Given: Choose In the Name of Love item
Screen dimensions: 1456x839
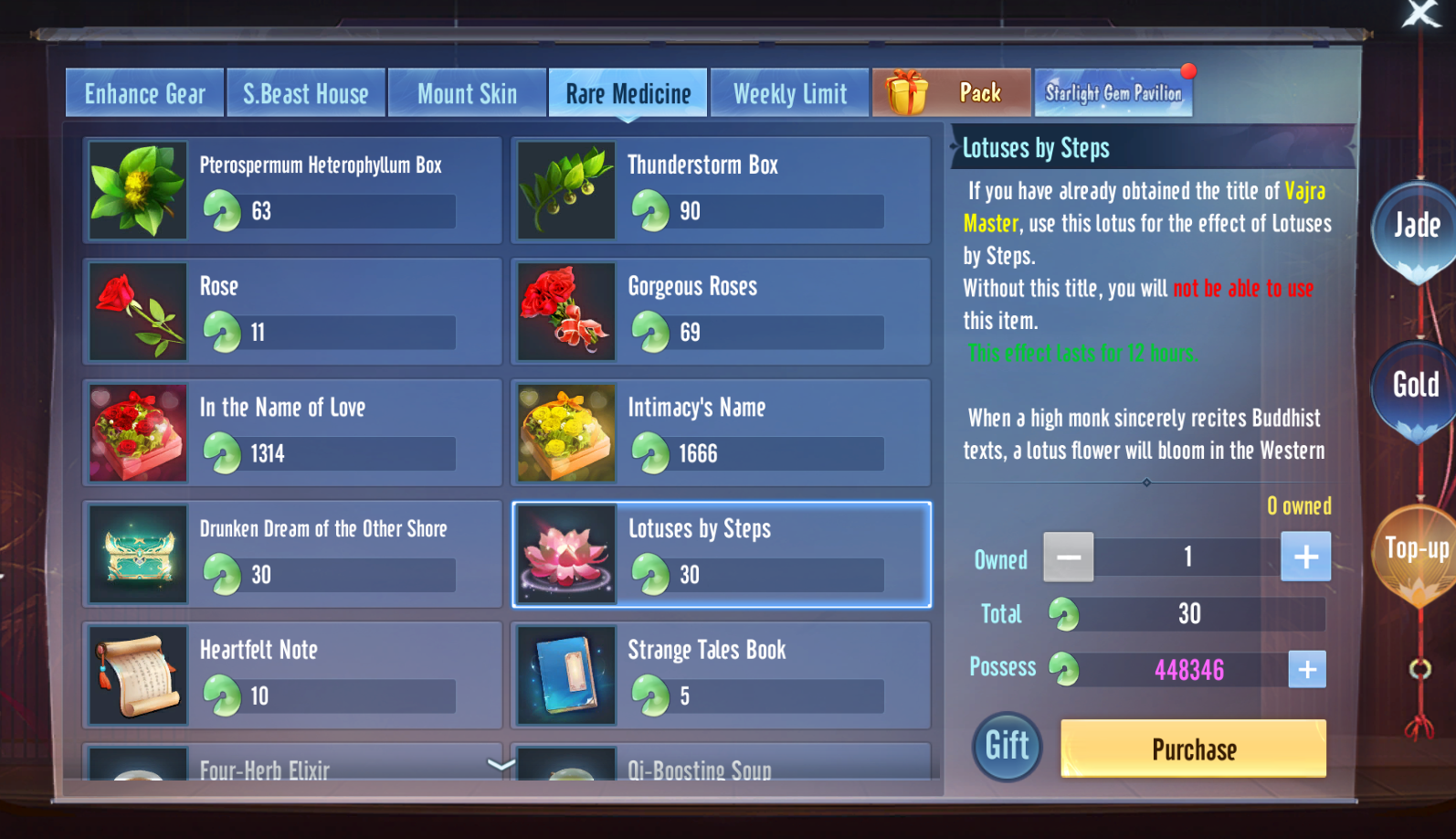Looking at the screenshot, I should [x=292, y=432].
